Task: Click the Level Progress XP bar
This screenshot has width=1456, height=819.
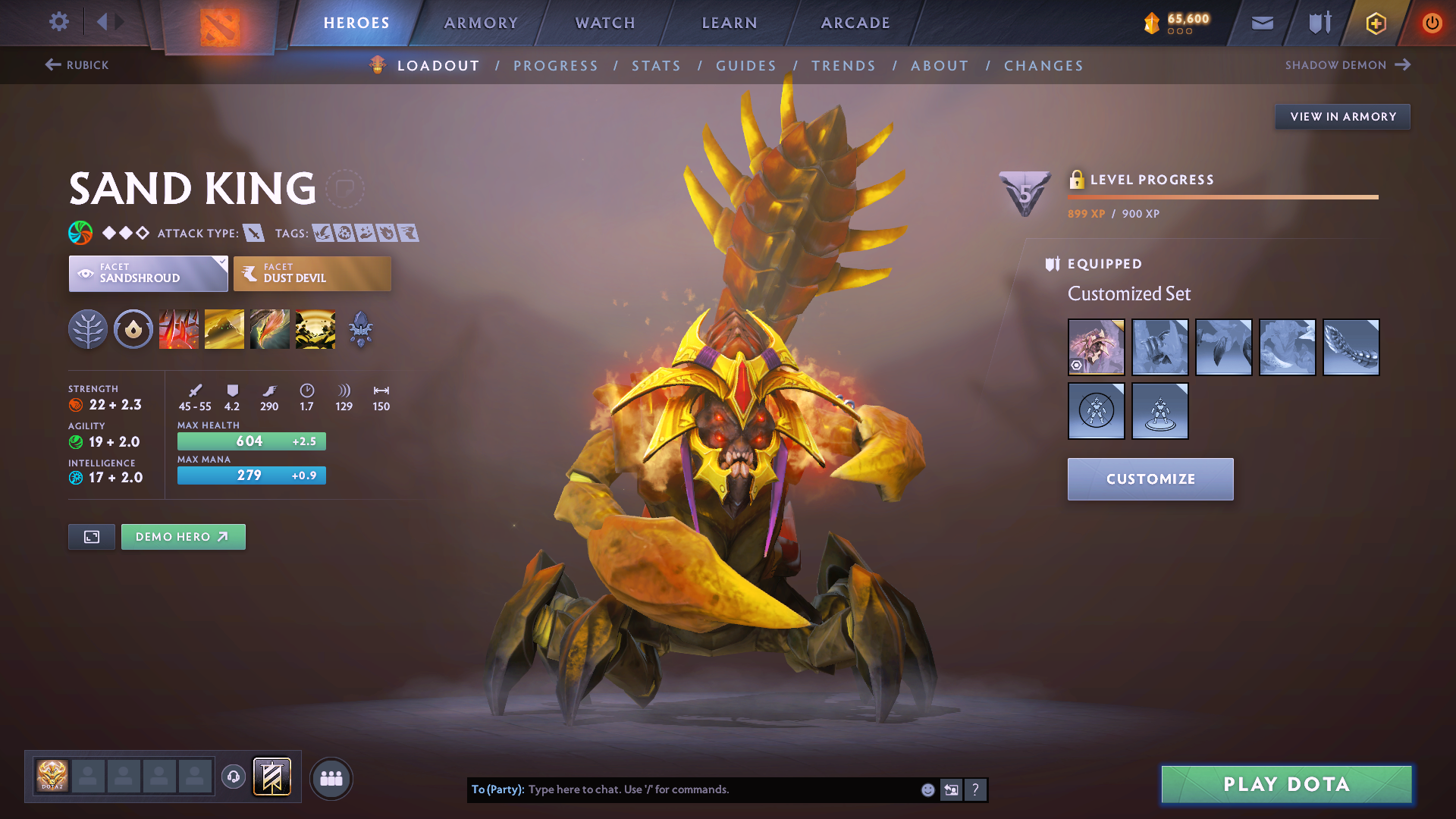Action: (x=1222, y=198)
